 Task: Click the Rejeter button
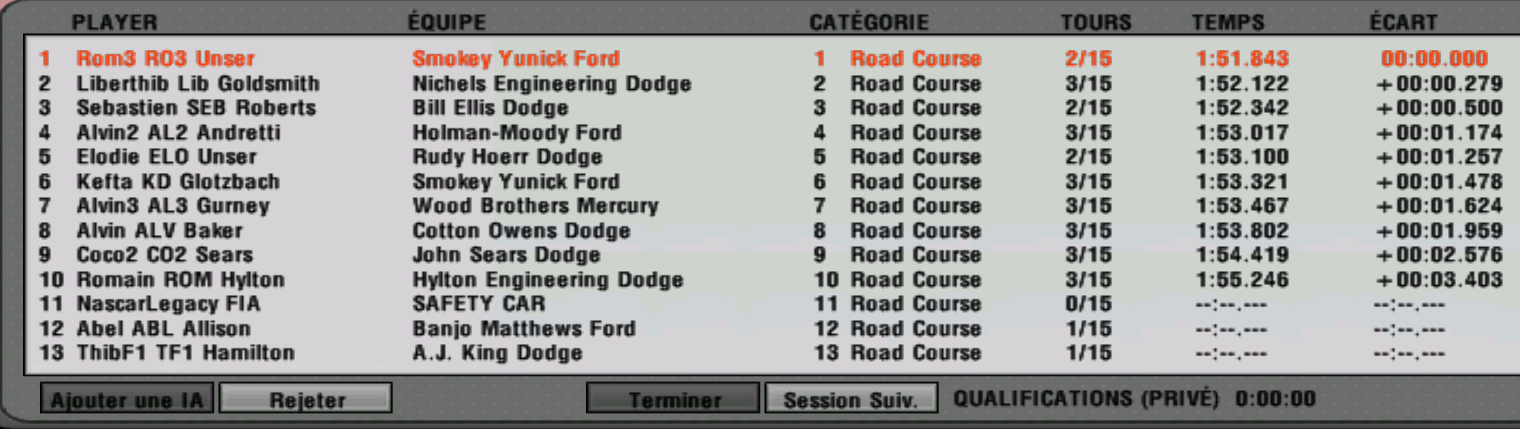pyautogui.click(x=305, y=400)
